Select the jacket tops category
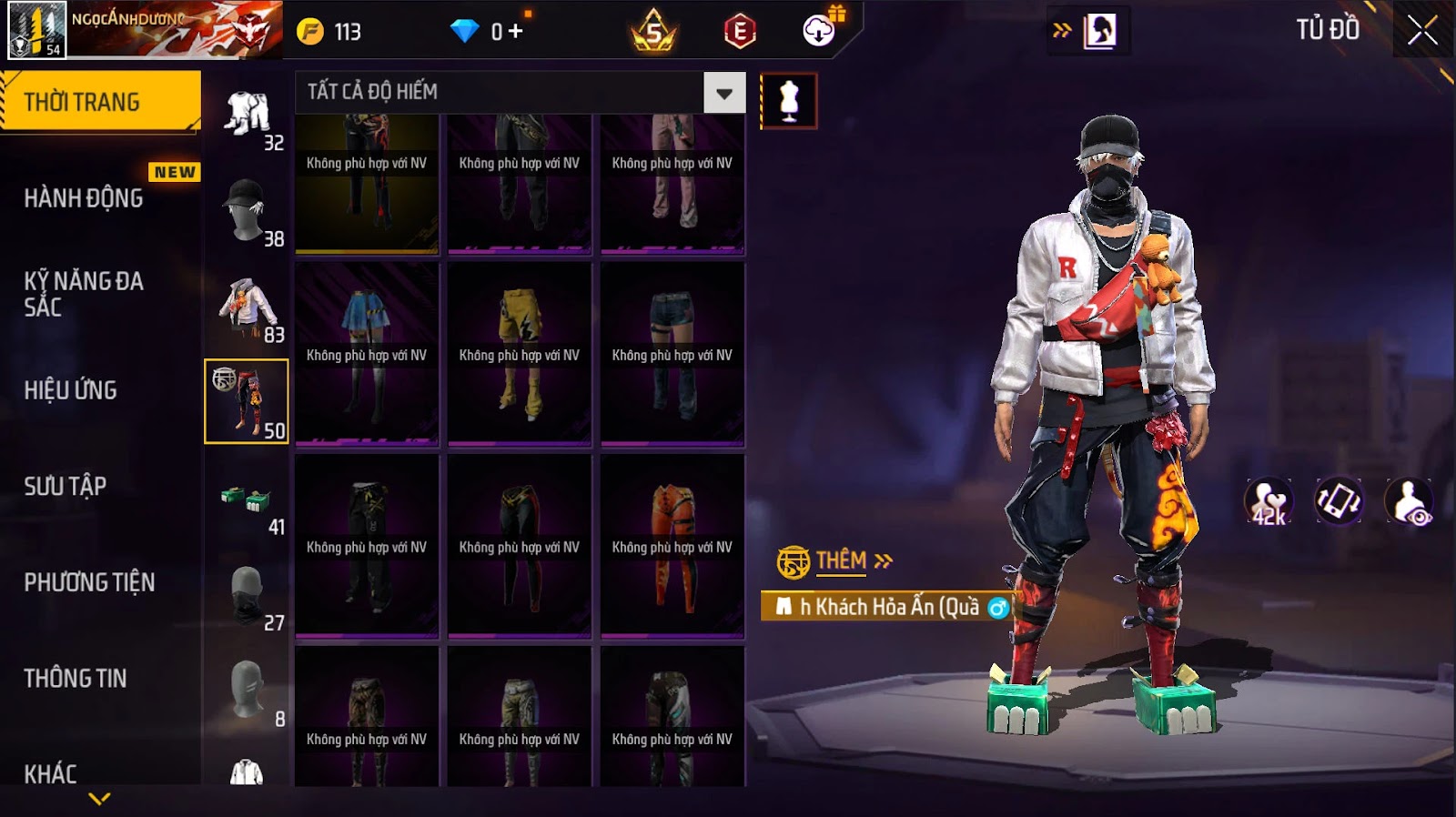The width and height of the screenshot is (1456, 817). [247, 307]
